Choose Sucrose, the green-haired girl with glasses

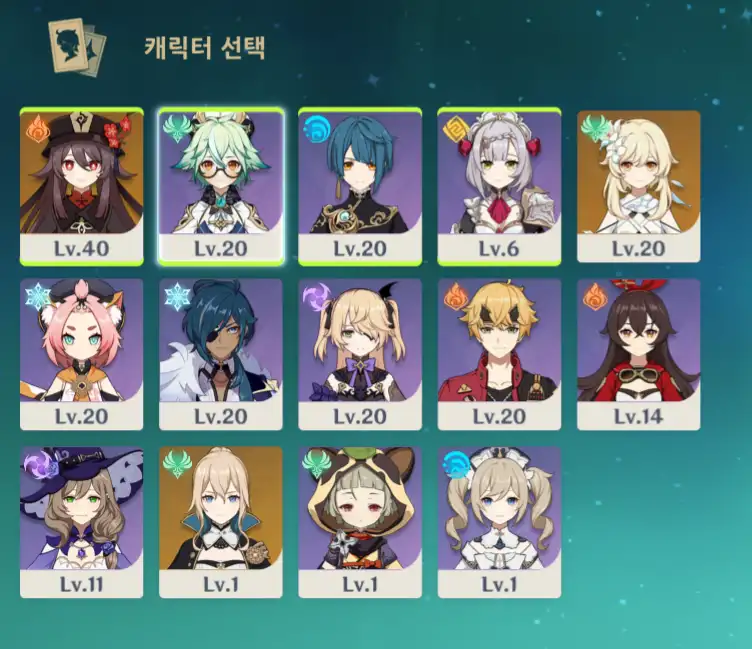221,186
